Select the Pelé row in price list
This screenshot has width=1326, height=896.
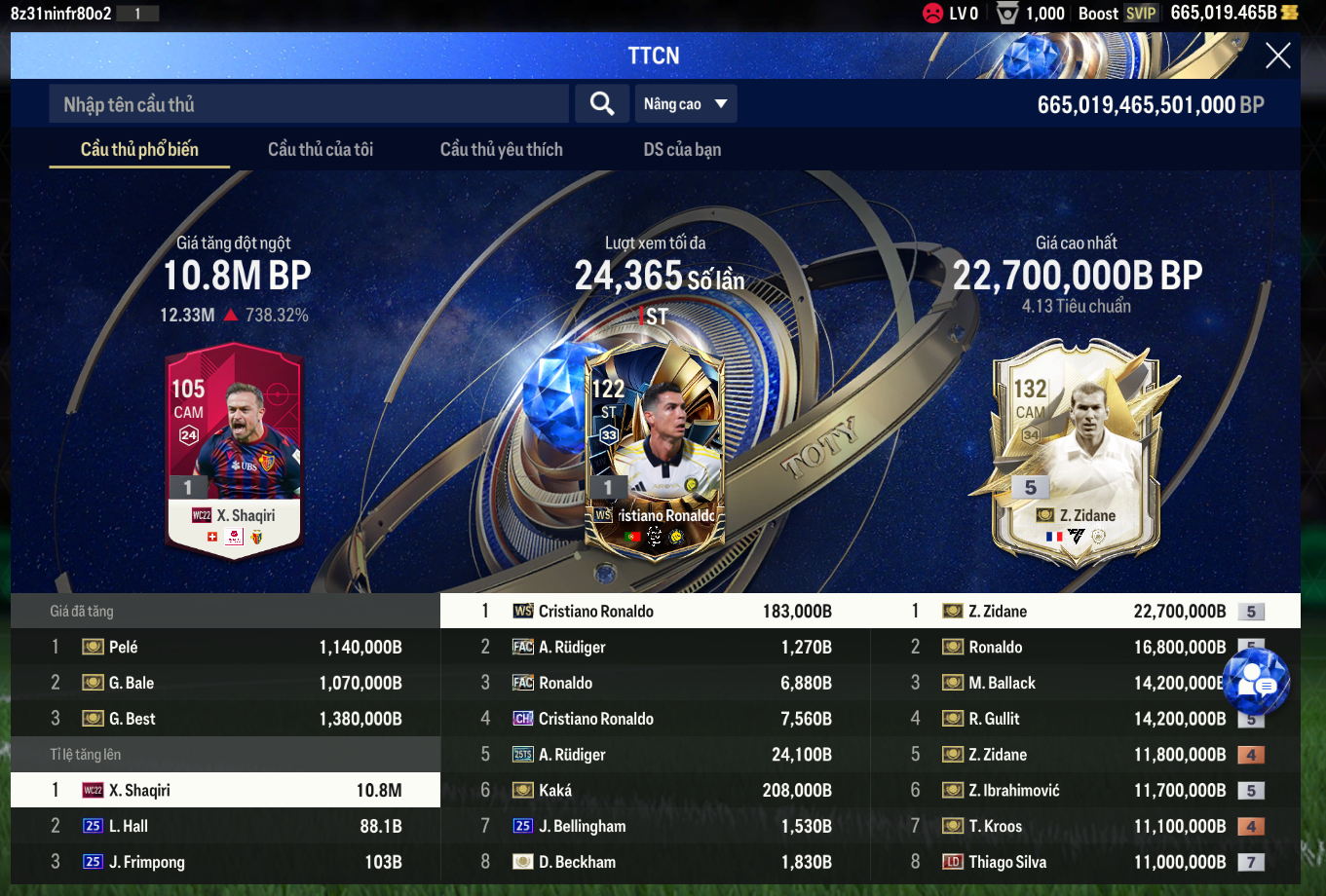pyautogui.click(x=226, y=647)
